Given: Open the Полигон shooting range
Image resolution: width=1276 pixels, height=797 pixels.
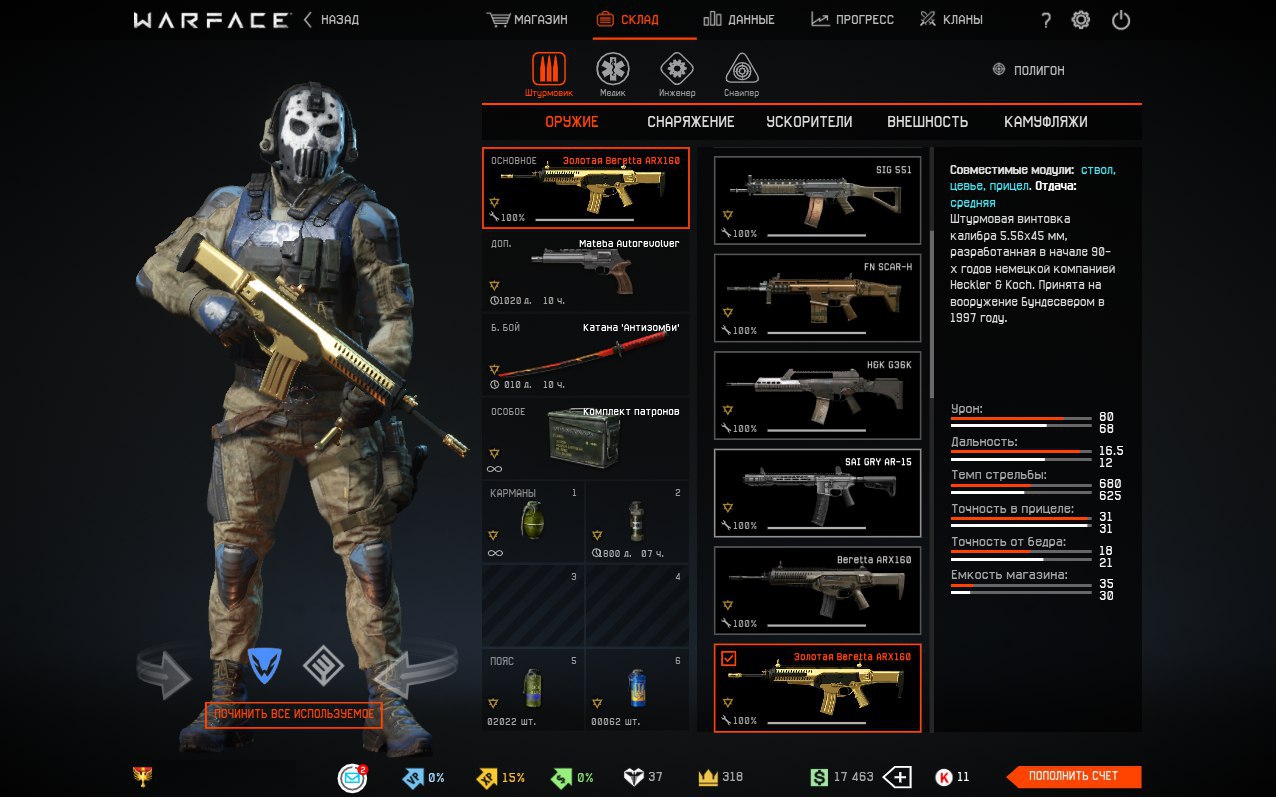Looking at the screenshot, I should 1029,71.
